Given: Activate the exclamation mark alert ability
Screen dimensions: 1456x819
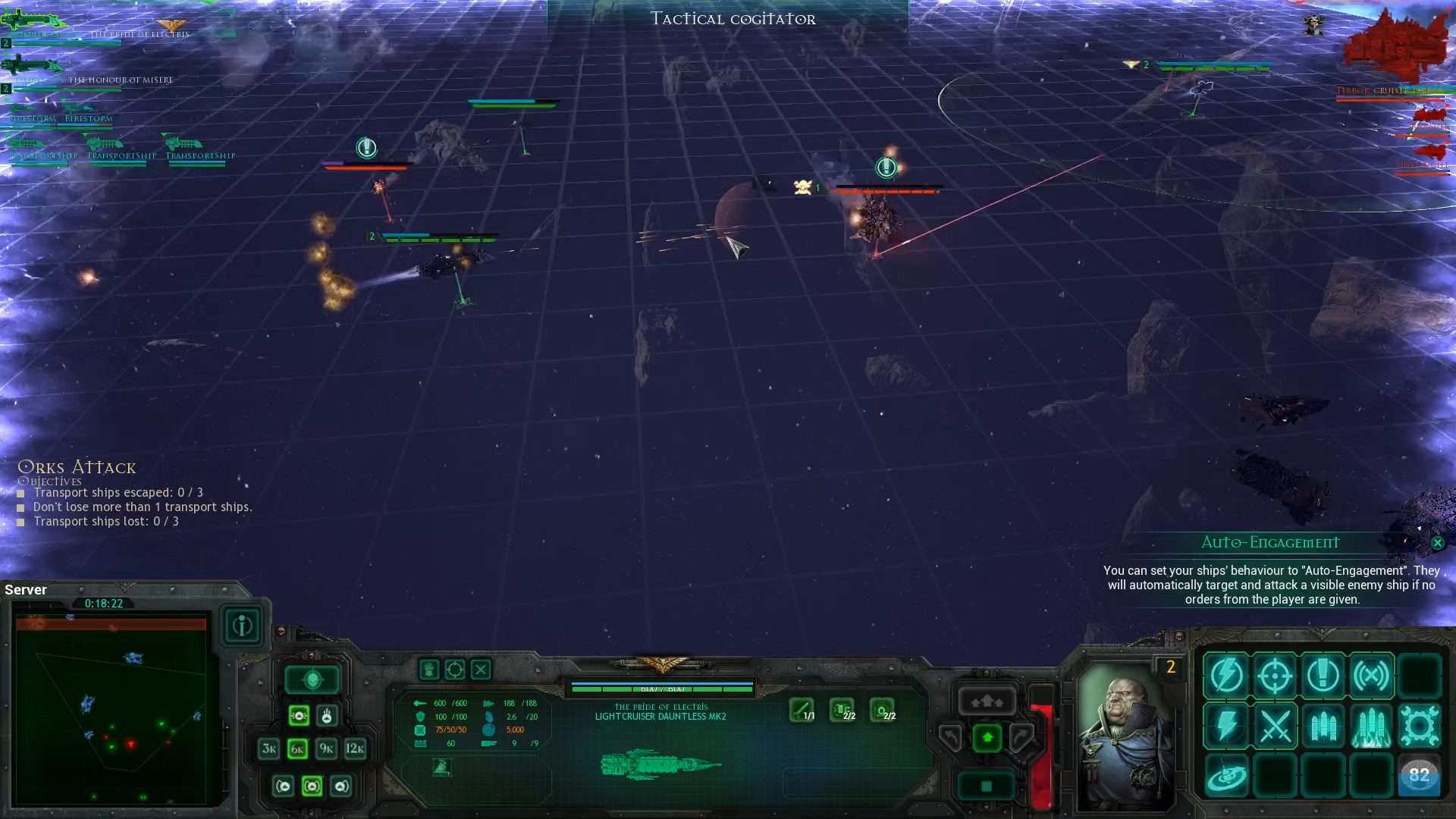Looking at the screenshot, I should point(1323,675).
